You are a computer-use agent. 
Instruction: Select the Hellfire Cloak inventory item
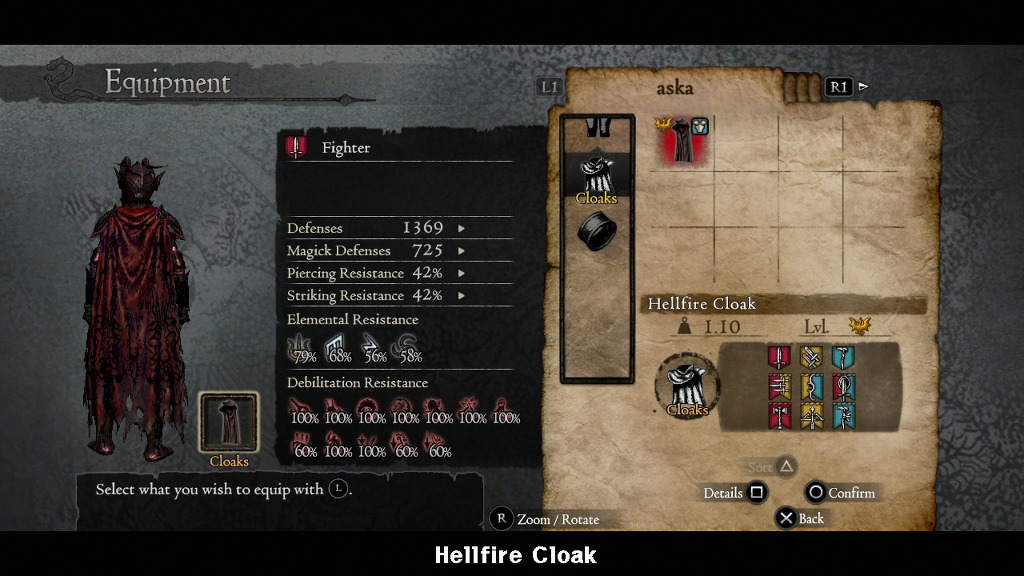click(683, 141)
